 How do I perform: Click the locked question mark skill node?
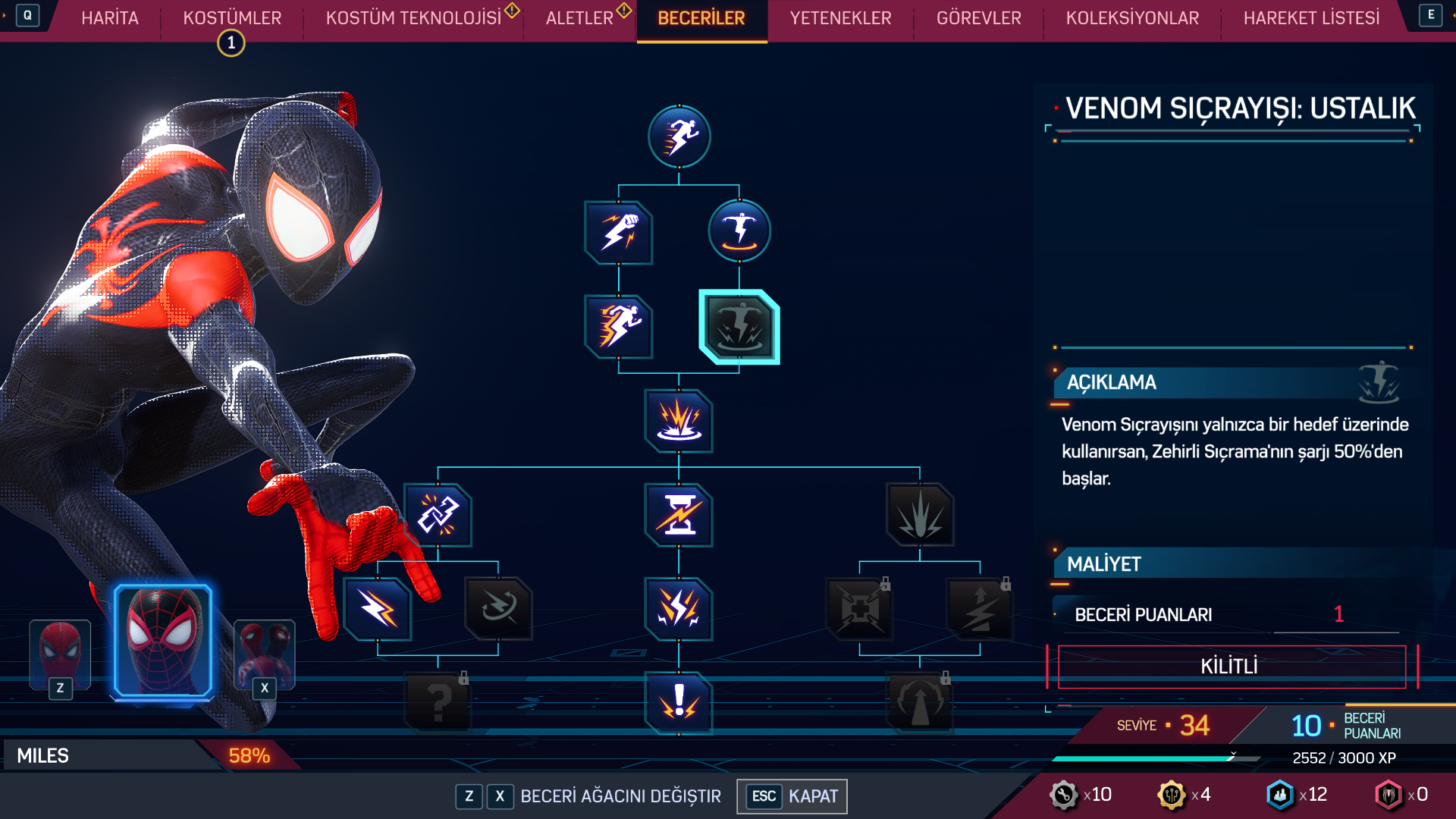(x=438, y=703)
